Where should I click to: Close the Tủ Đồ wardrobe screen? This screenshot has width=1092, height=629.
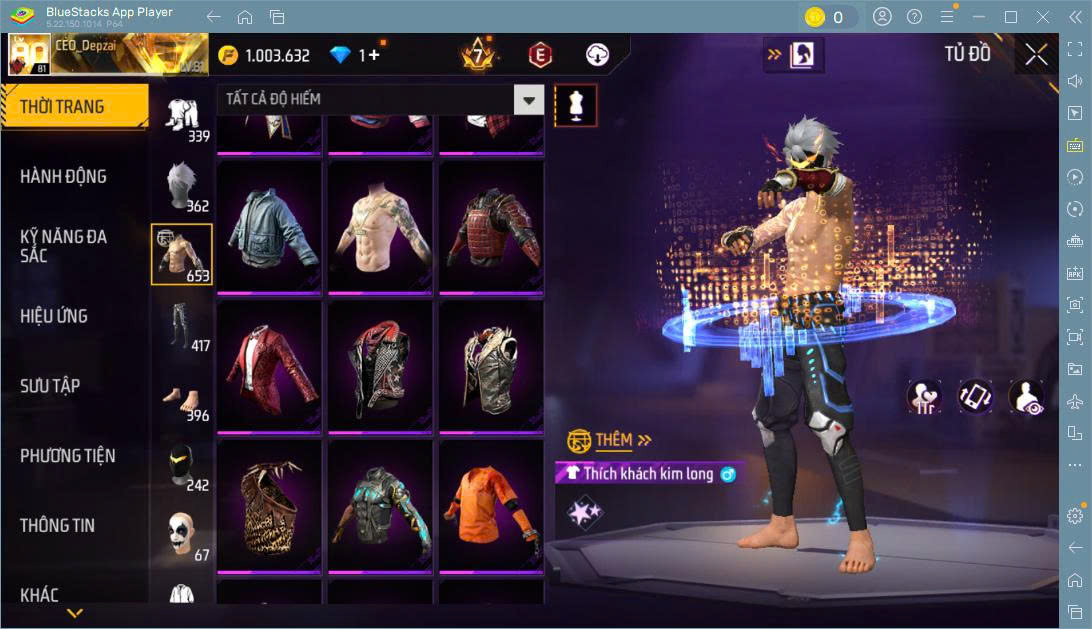tap(1037, 54)
